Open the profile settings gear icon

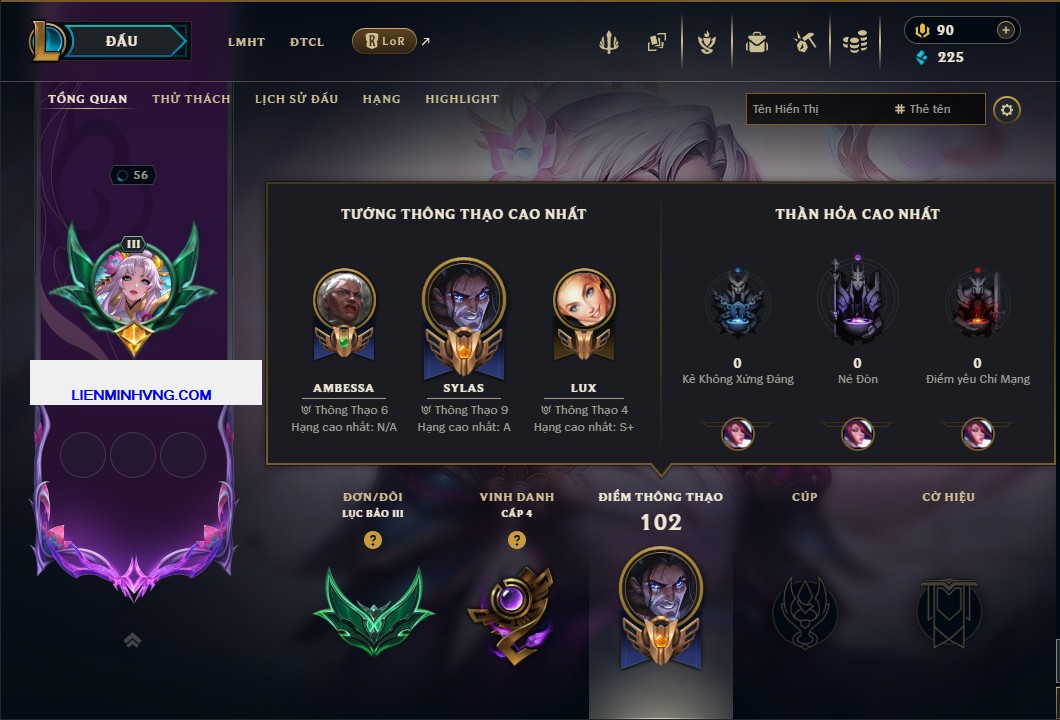point(1007,109)
